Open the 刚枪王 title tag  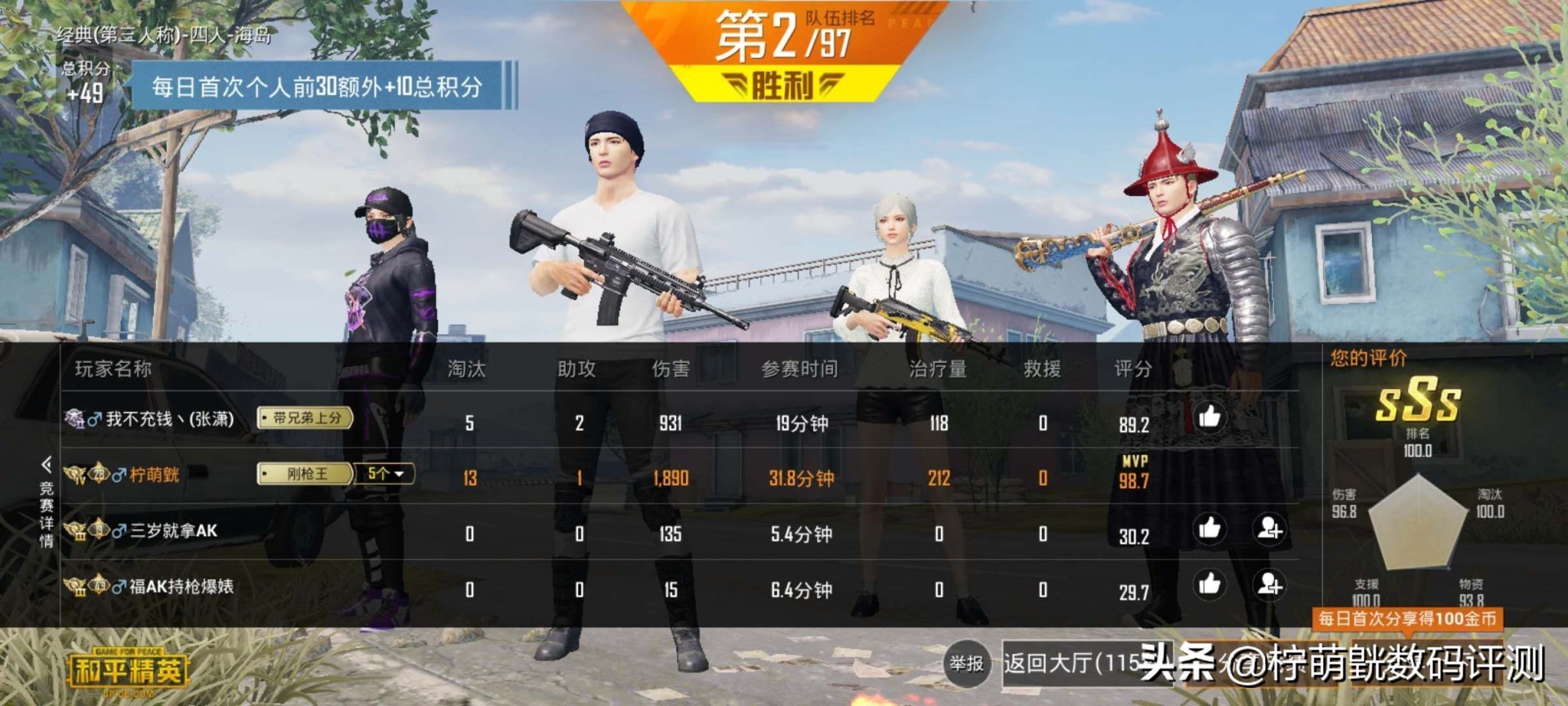coord(306,475)
